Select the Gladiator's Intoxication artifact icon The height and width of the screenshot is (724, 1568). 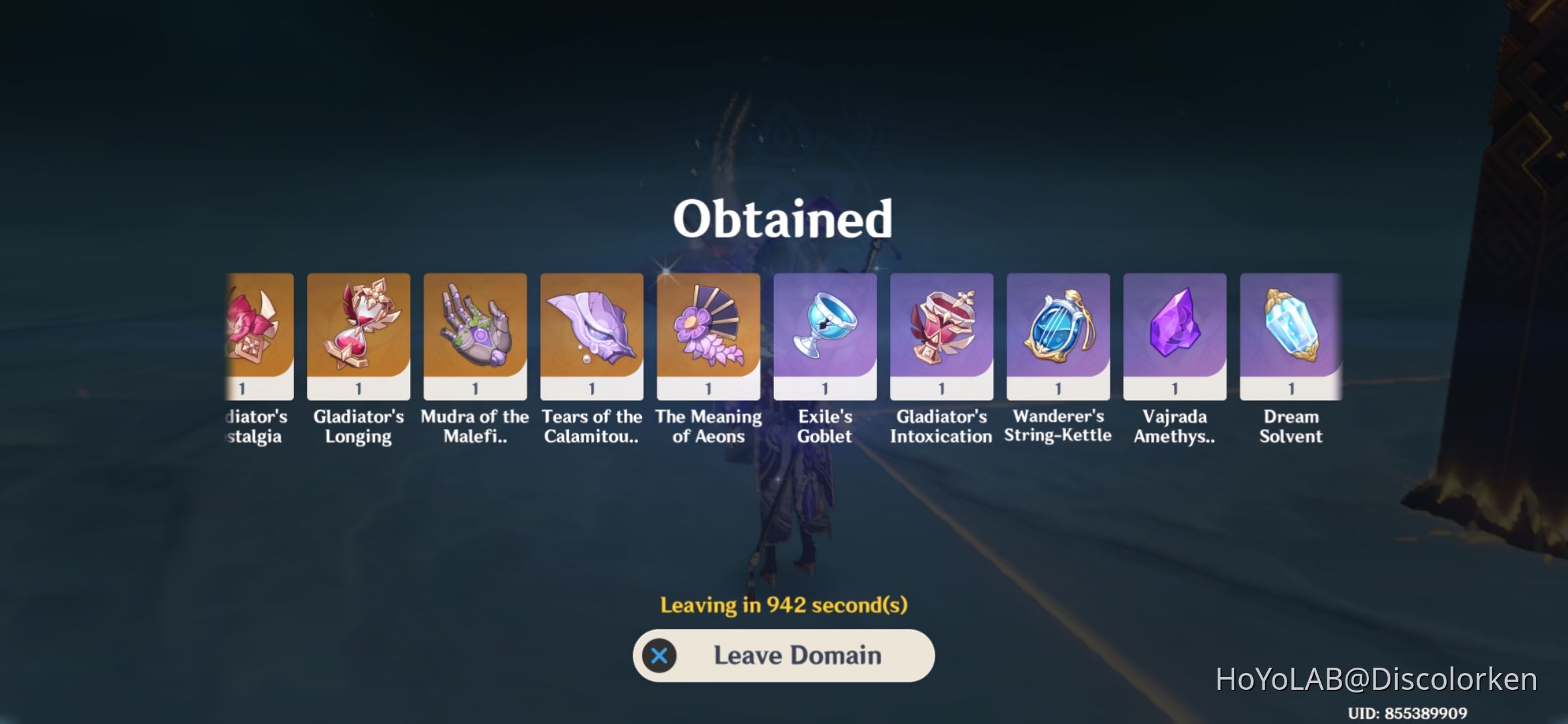click(x=941, y=328)
